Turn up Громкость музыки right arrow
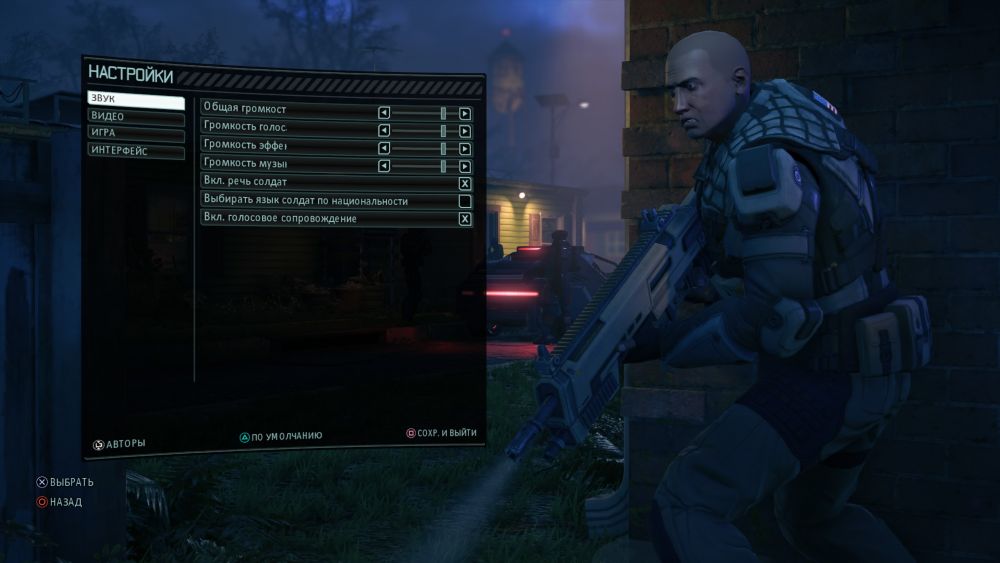The width and height of the screenshot is (1000, 563). (x=465, y=165)
